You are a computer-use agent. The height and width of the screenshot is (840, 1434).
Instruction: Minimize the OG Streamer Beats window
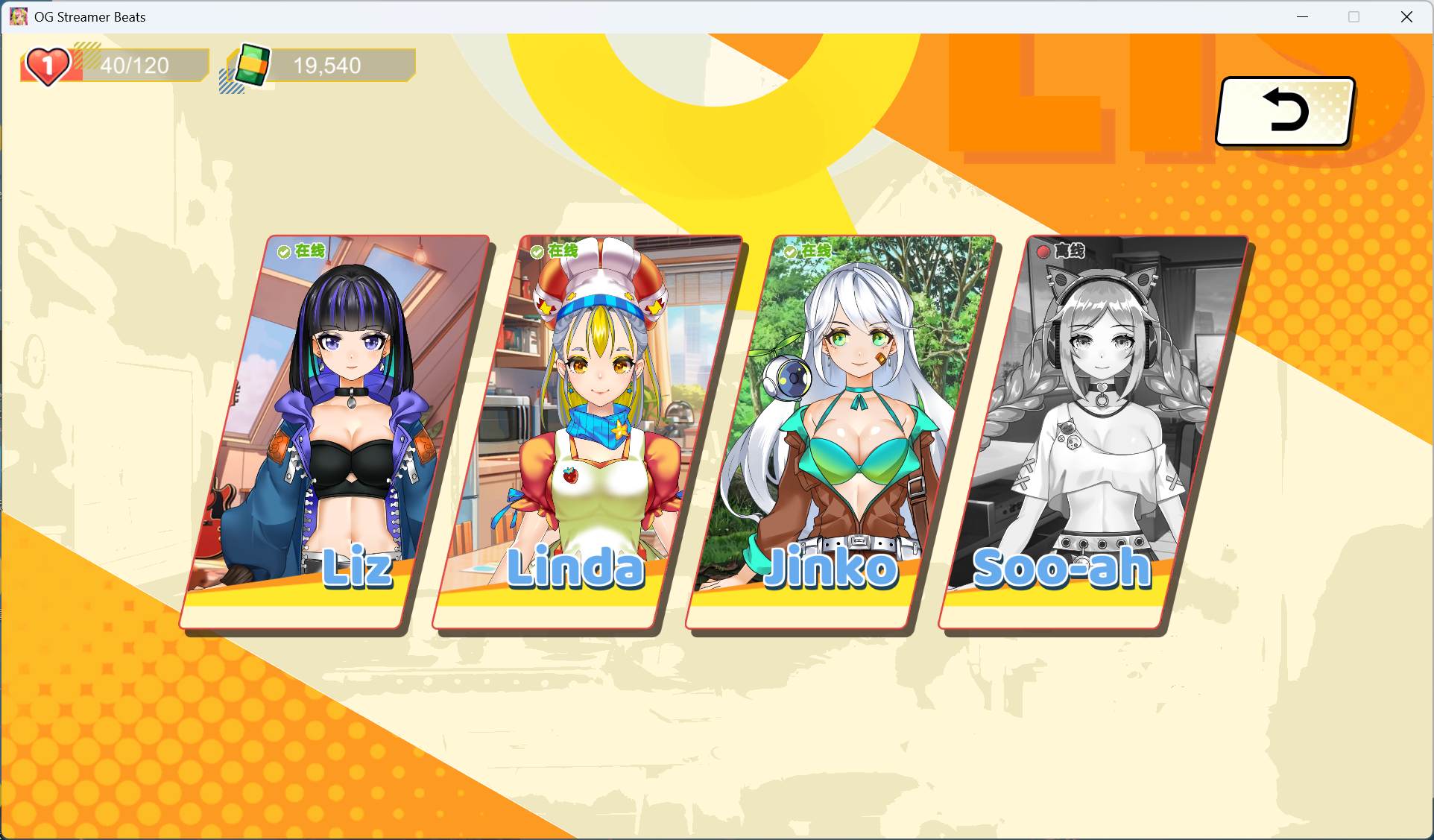pos(1302,17)
